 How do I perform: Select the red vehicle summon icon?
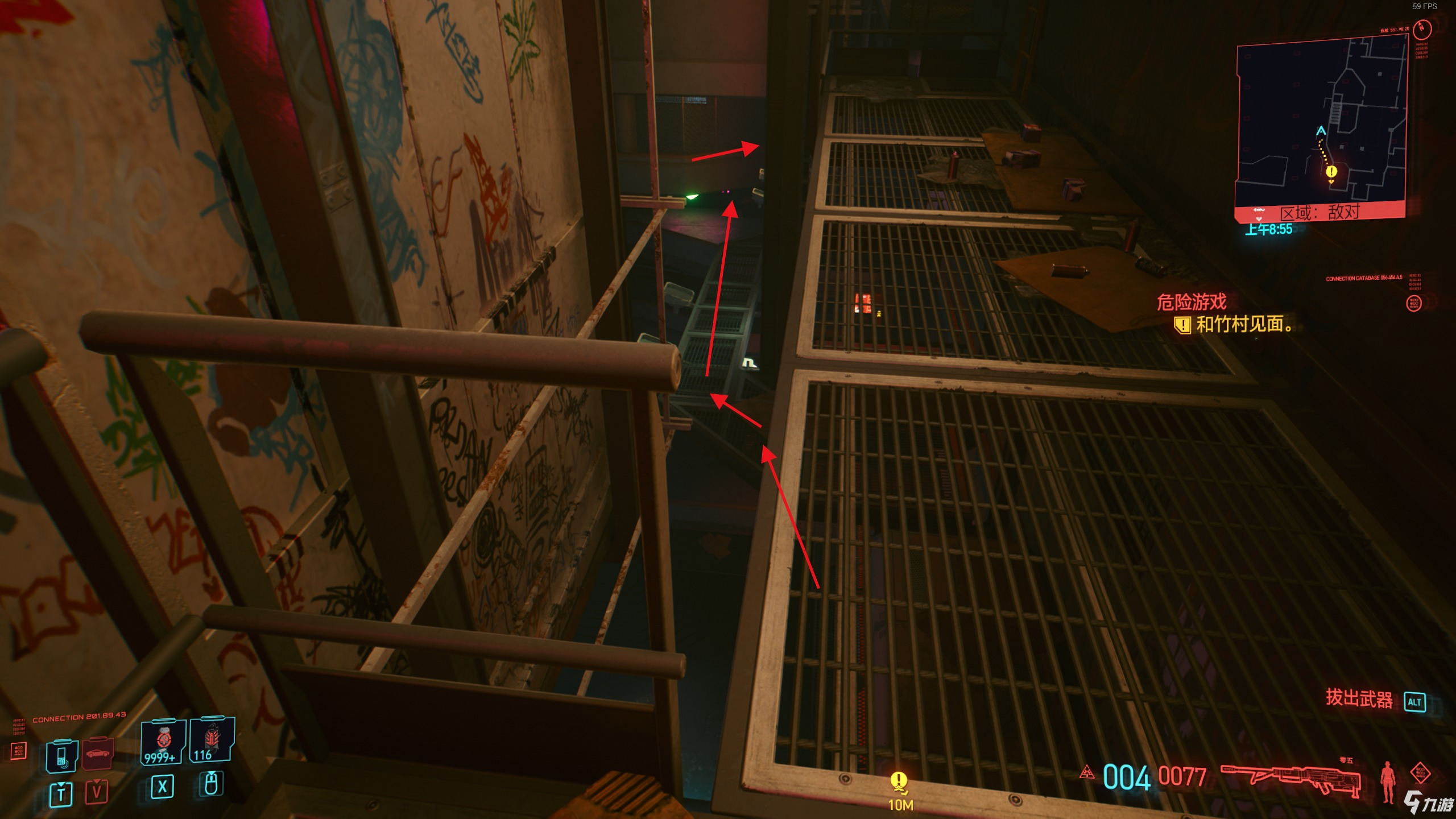coord(98,754)
